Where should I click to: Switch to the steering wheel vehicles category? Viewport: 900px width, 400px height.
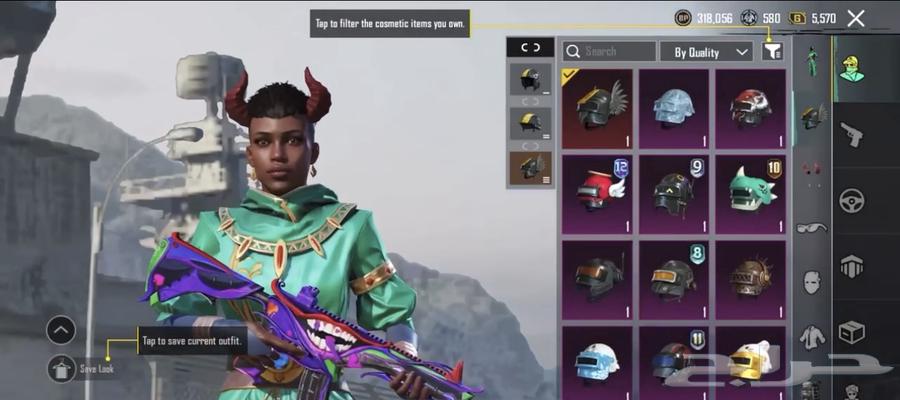pyautogui.click(x=852, y=200)
